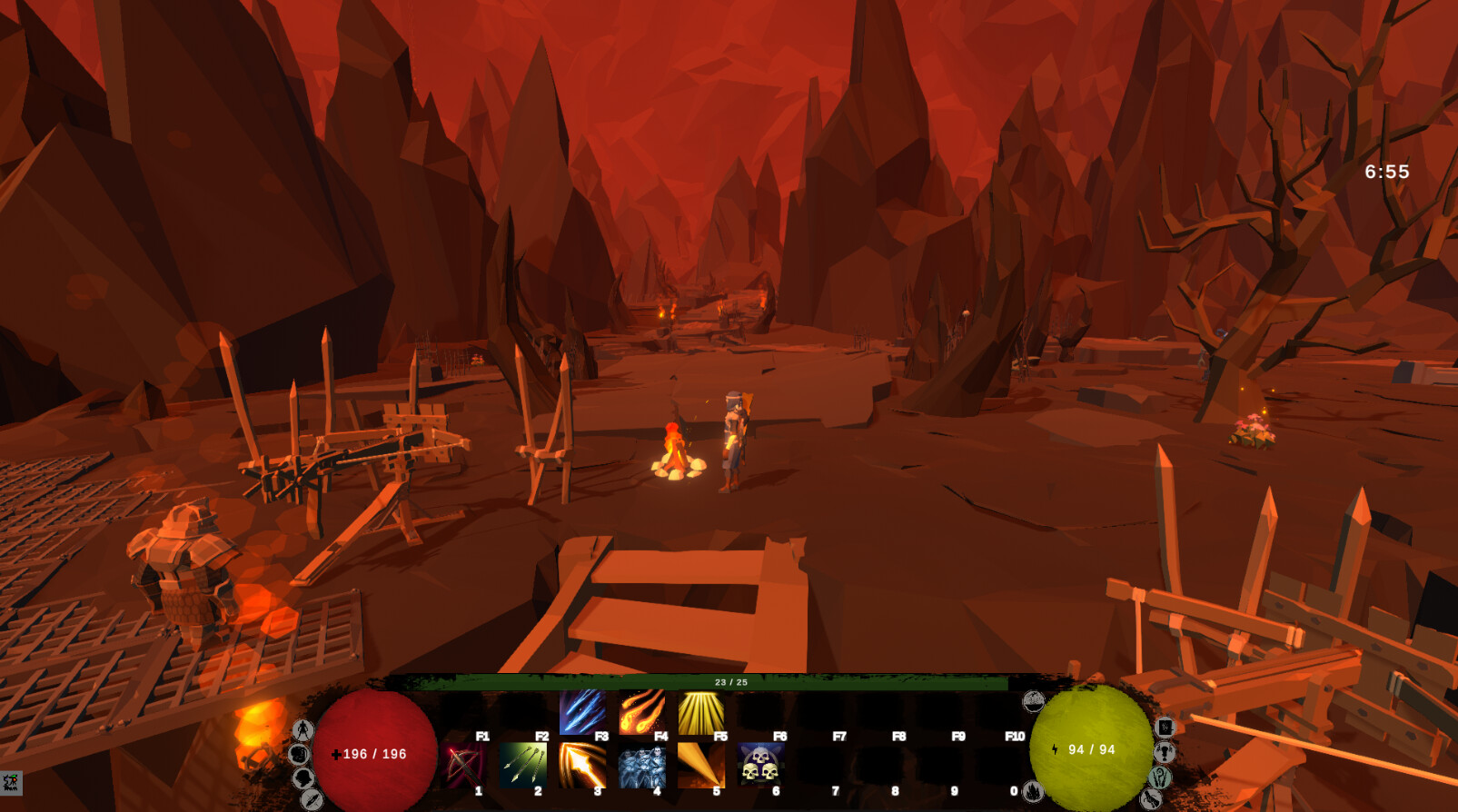Click the red 196/196 health orb
The width and height of the screenshot is (1458, 812).
(375, 753)
